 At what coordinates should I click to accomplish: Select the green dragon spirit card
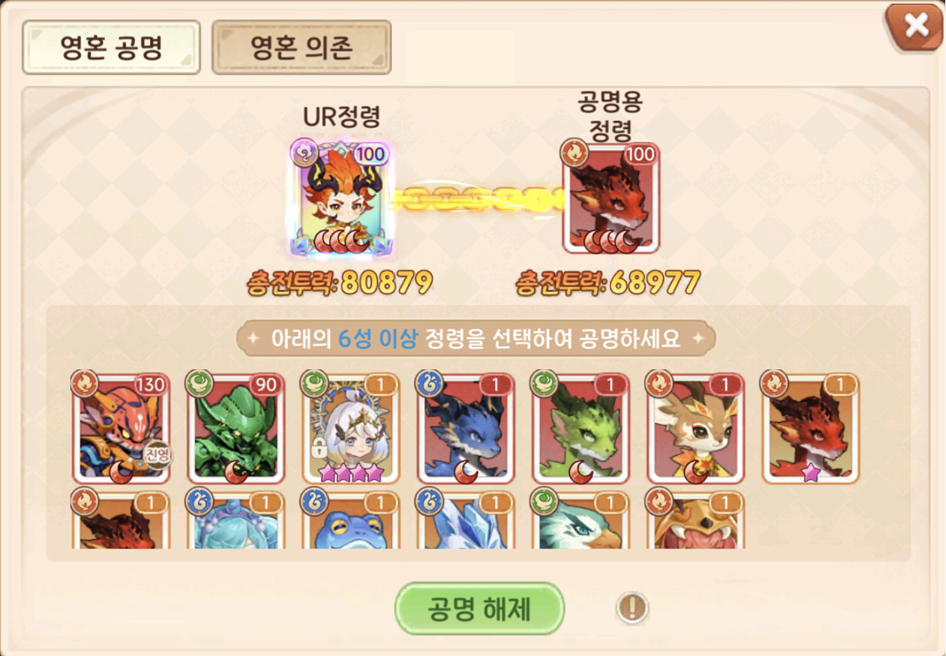[x=580, y=429]
